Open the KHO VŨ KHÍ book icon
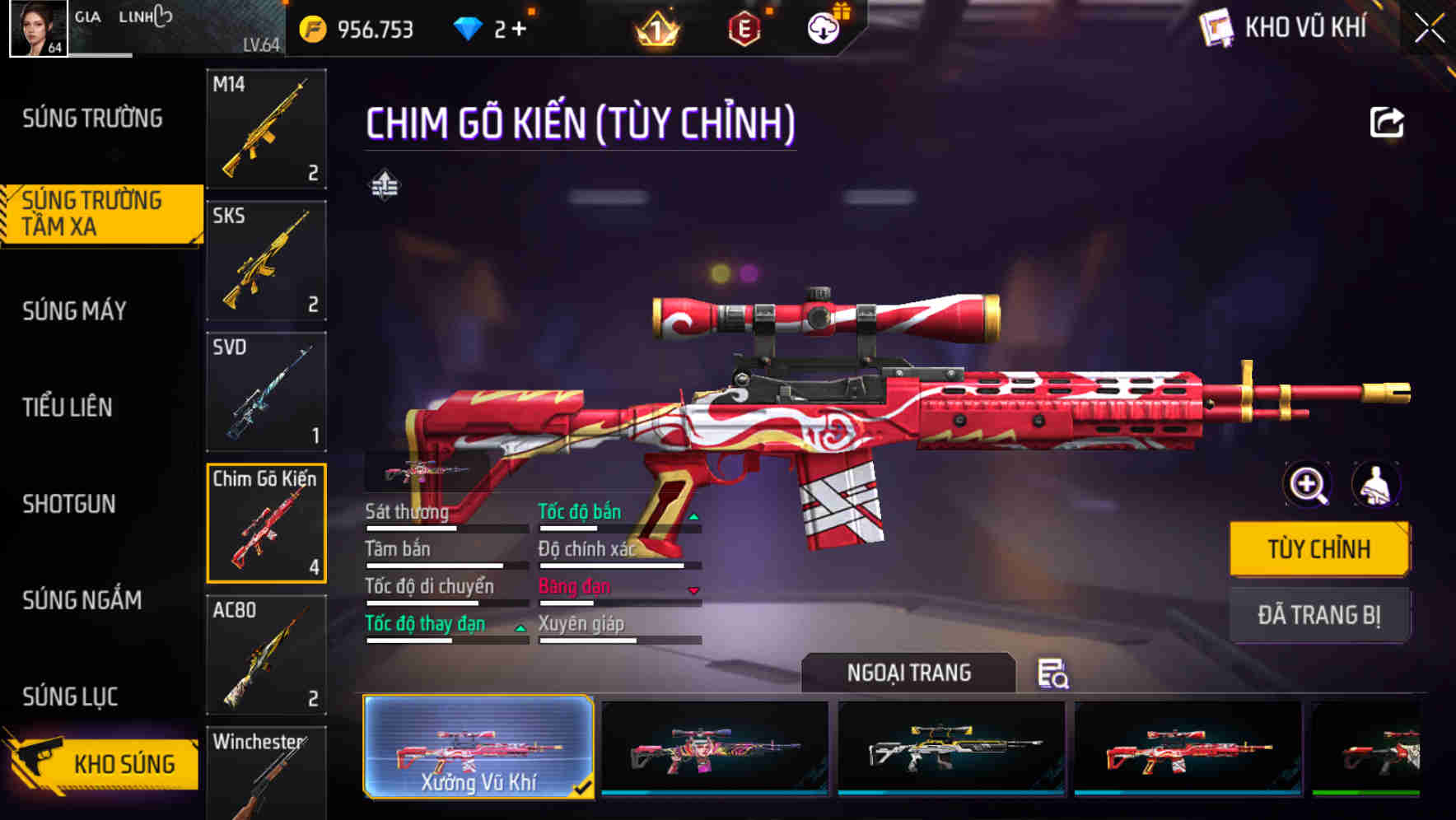 click(x=1217, y=28)
